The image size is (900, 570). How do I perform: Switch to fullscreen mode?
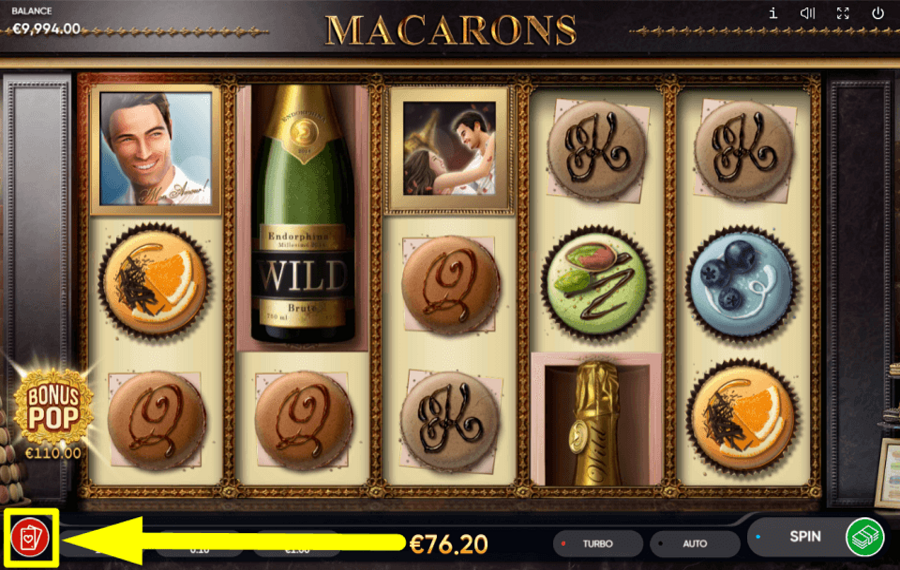[843, 14]
